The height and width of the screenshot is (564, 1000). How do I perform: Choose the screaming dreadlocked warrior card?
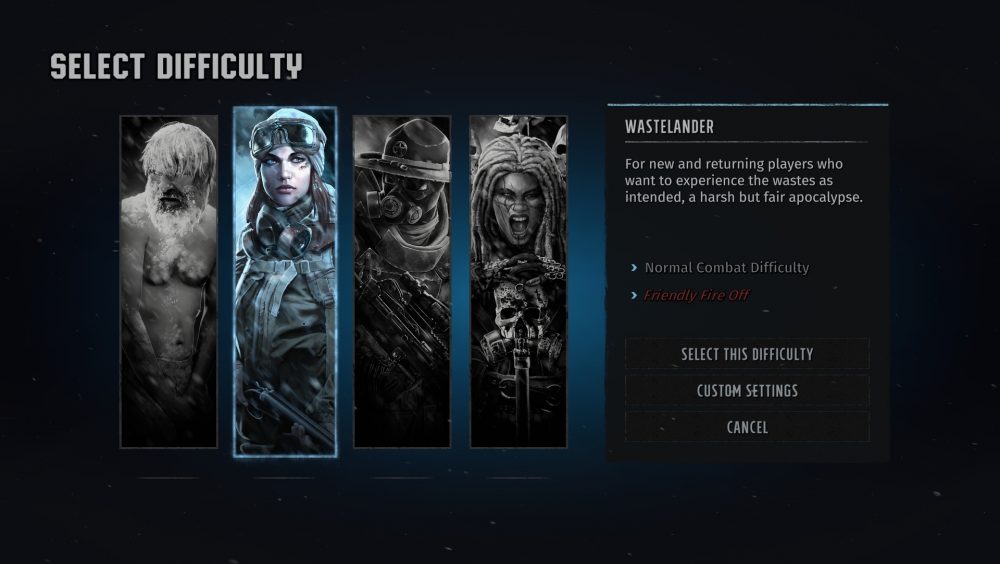point(519,281)
